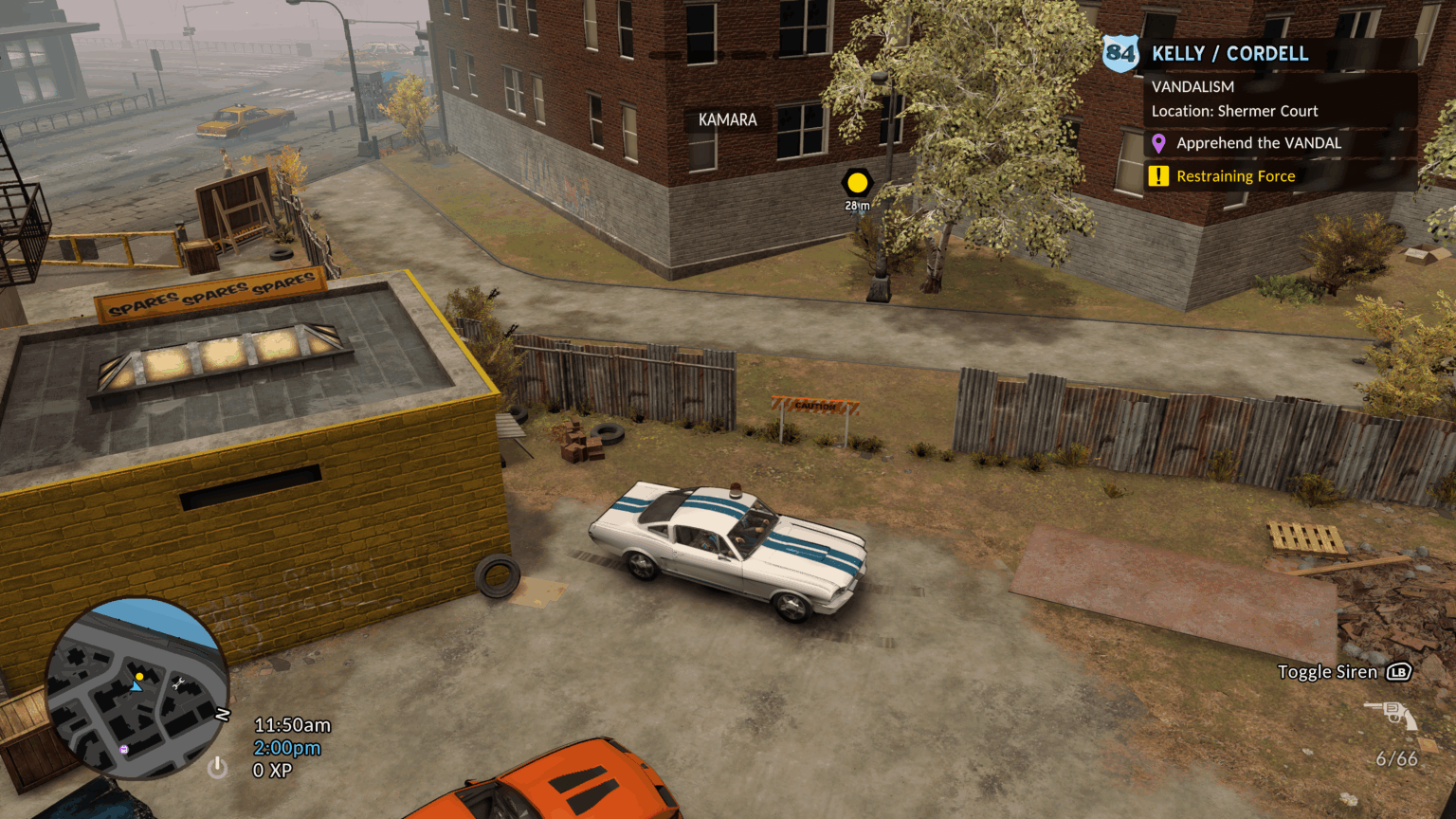Click the blue player arrow on the minimap
The width and height of the screenshot is (1456, 819).
click(x=135, y=689)
